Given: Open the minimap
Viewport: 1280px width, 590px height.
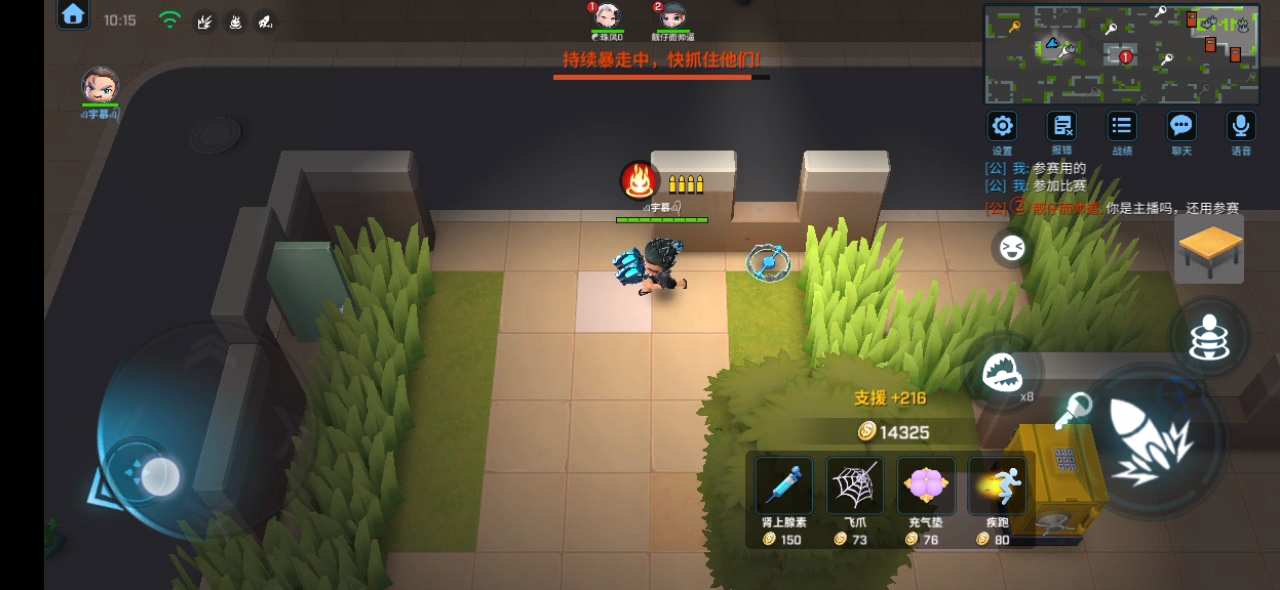Looking at the screenshot, I should (1120, 54).
